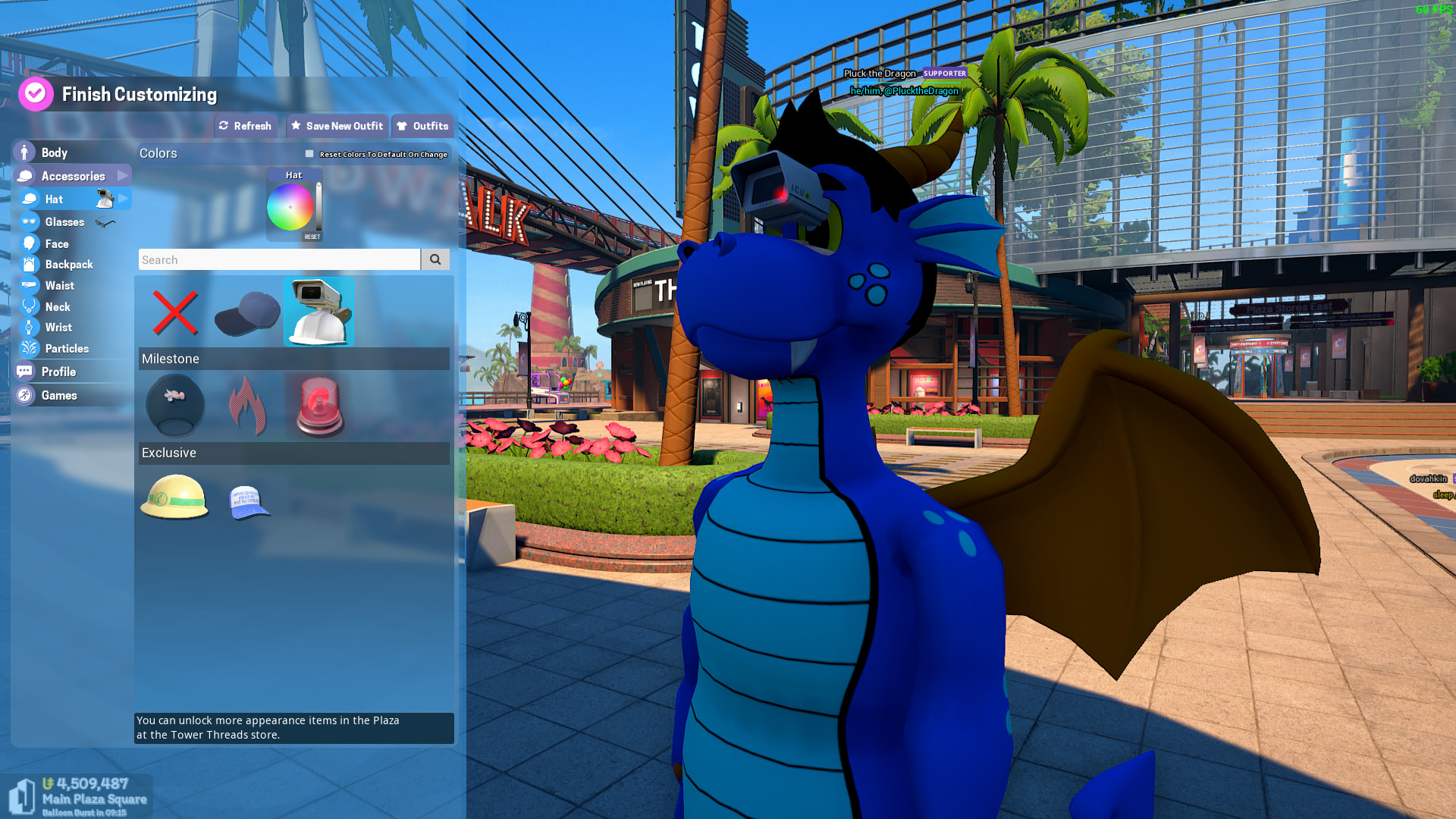Click the hat color RESET button
The height and width of the screenshot is (819, 1456).
(312, 237)
